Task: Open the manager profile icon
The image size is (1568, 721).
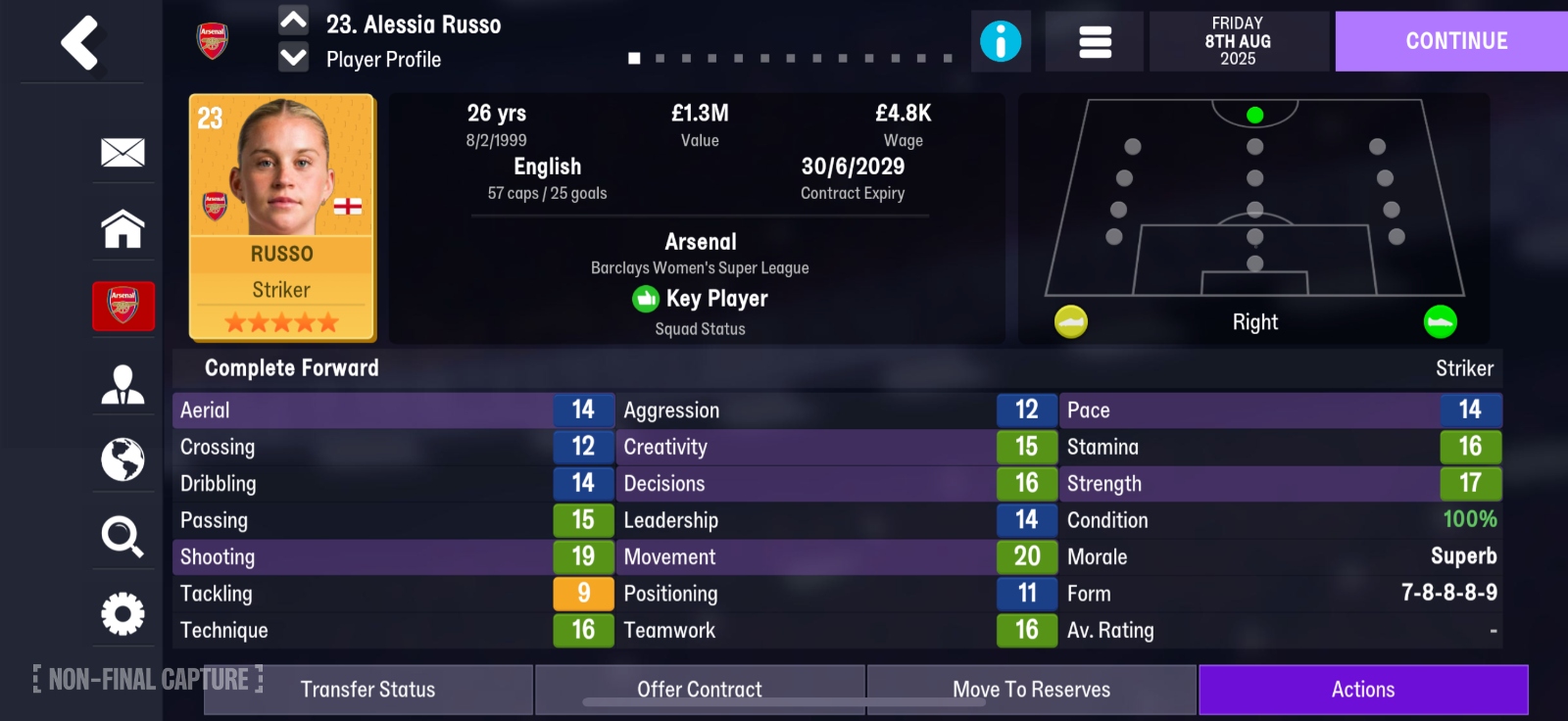Action: (x=122, y=382)
